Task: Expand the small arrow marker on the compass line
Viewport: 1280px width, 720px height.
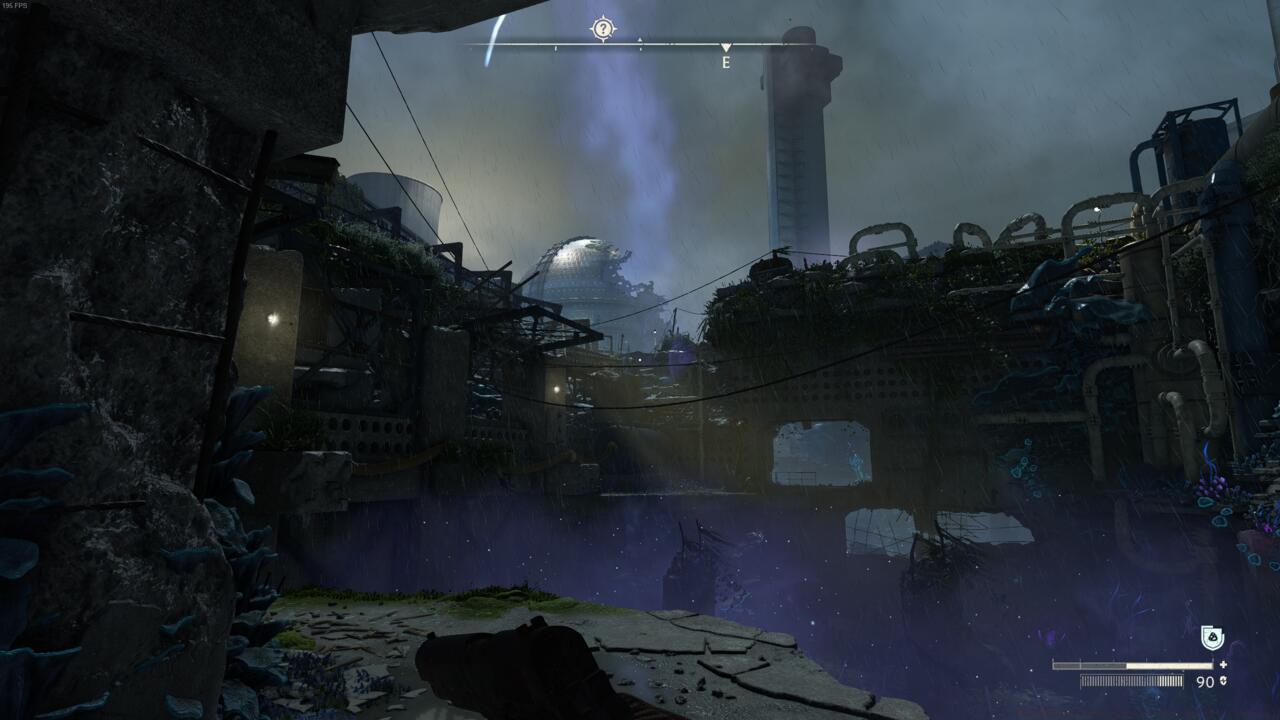Action: click(x=640, y=39)
